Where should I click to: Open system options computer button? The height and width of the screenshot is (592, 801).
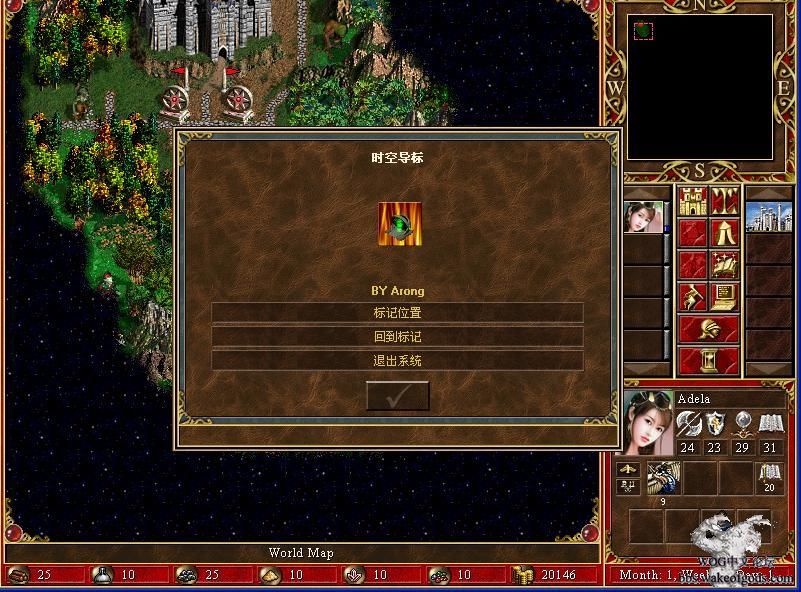point(724,297)
